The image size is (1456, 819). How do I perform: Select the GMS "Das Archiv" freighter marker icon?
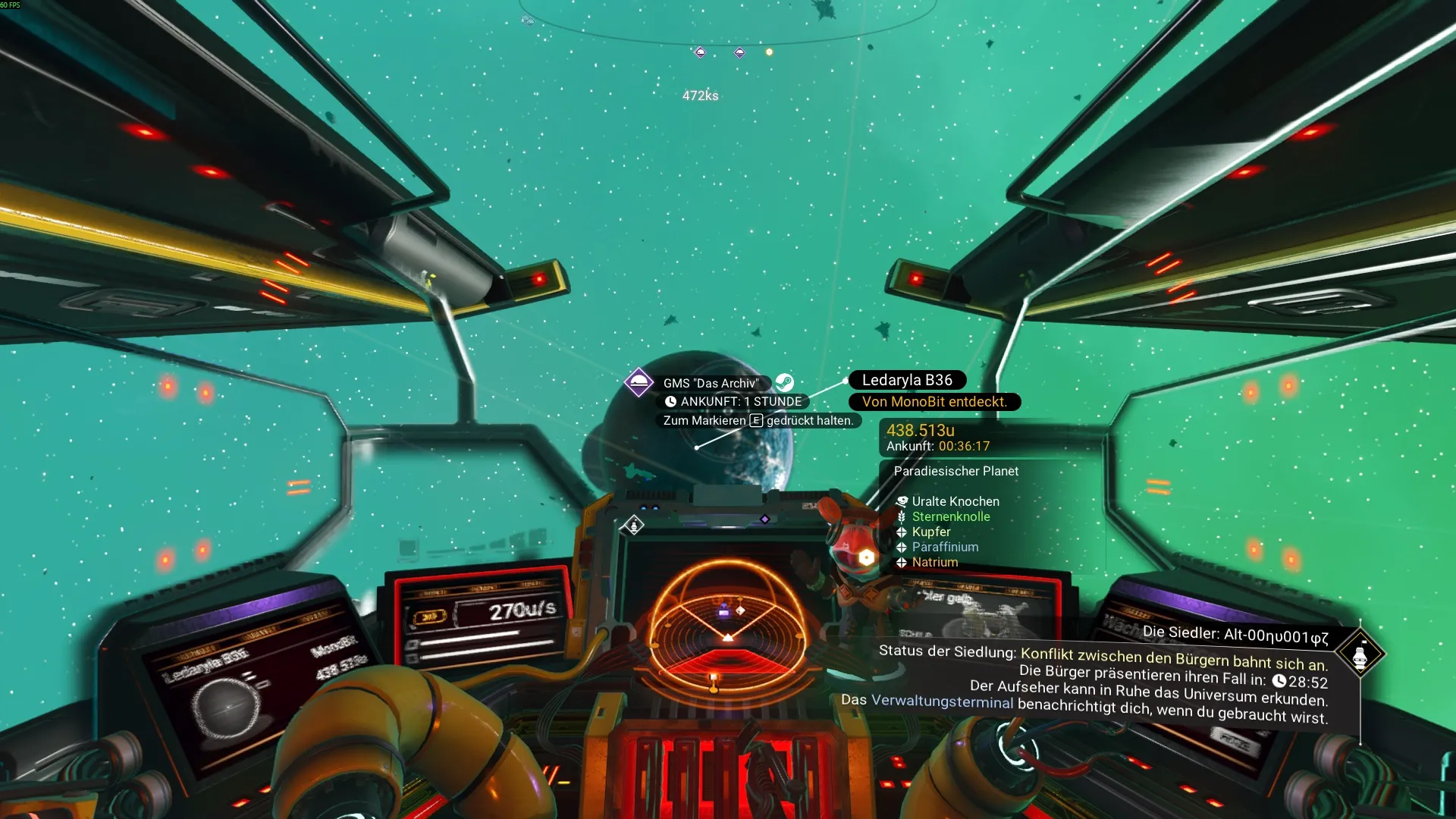click(x=639, y=382)
